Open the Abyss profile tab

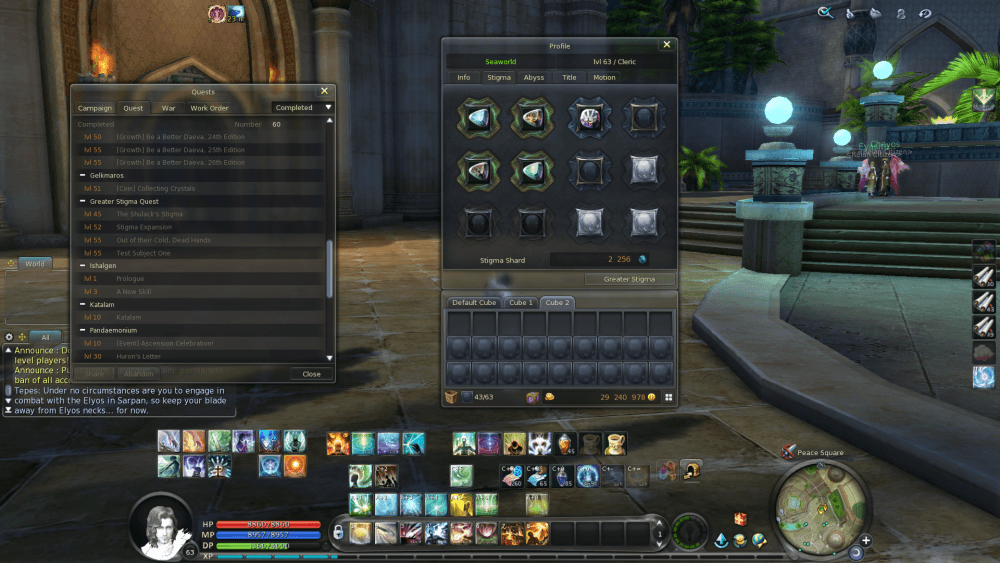(x=534, y=77)
